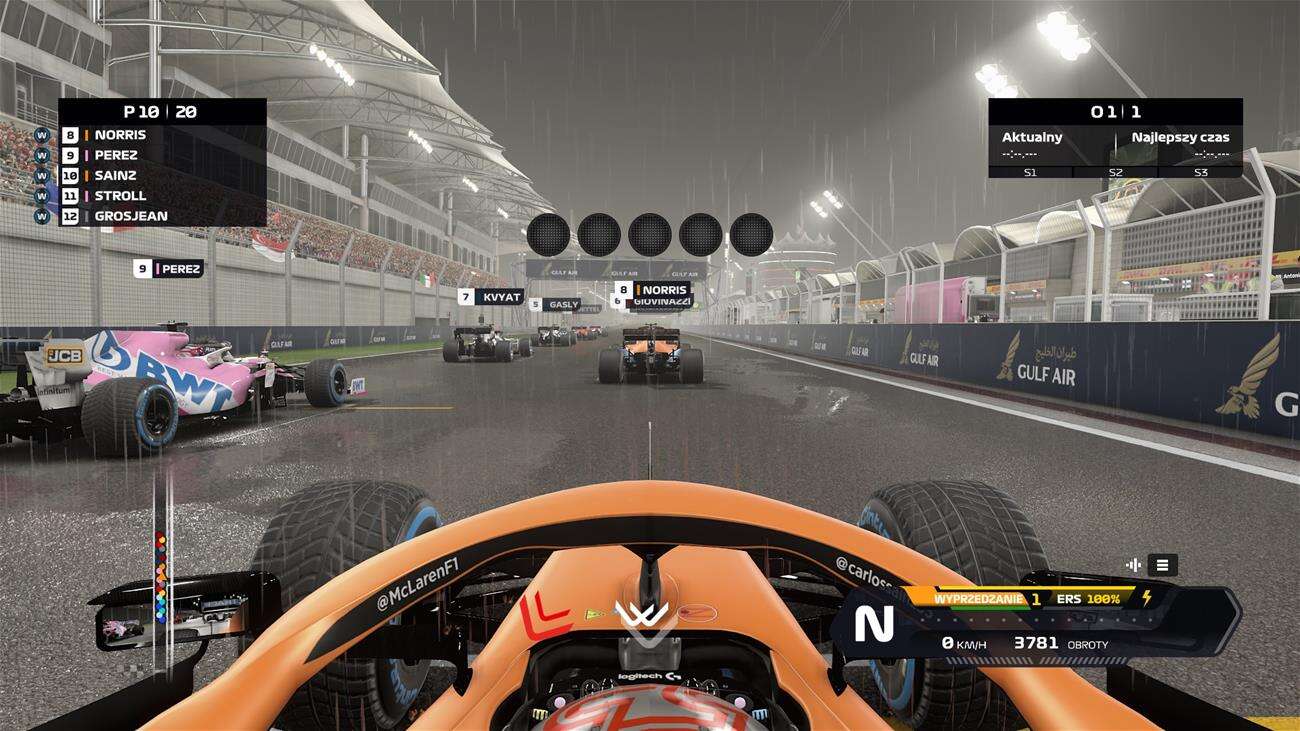Toggle the pink team bar next to STROLL

pos(86,196)
